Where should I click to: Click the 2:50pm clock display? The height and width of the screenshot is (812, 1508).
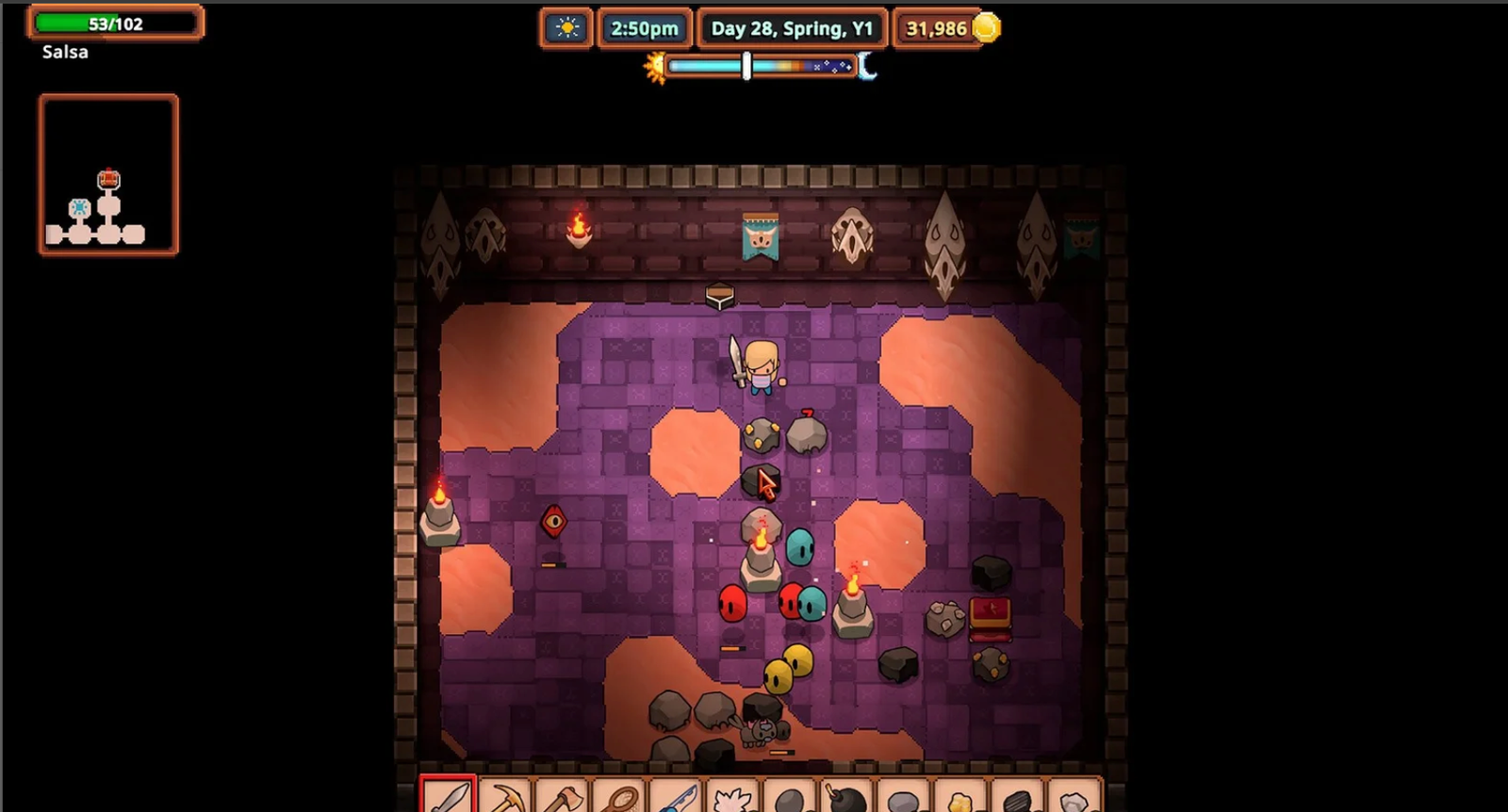tap(646, 28)
